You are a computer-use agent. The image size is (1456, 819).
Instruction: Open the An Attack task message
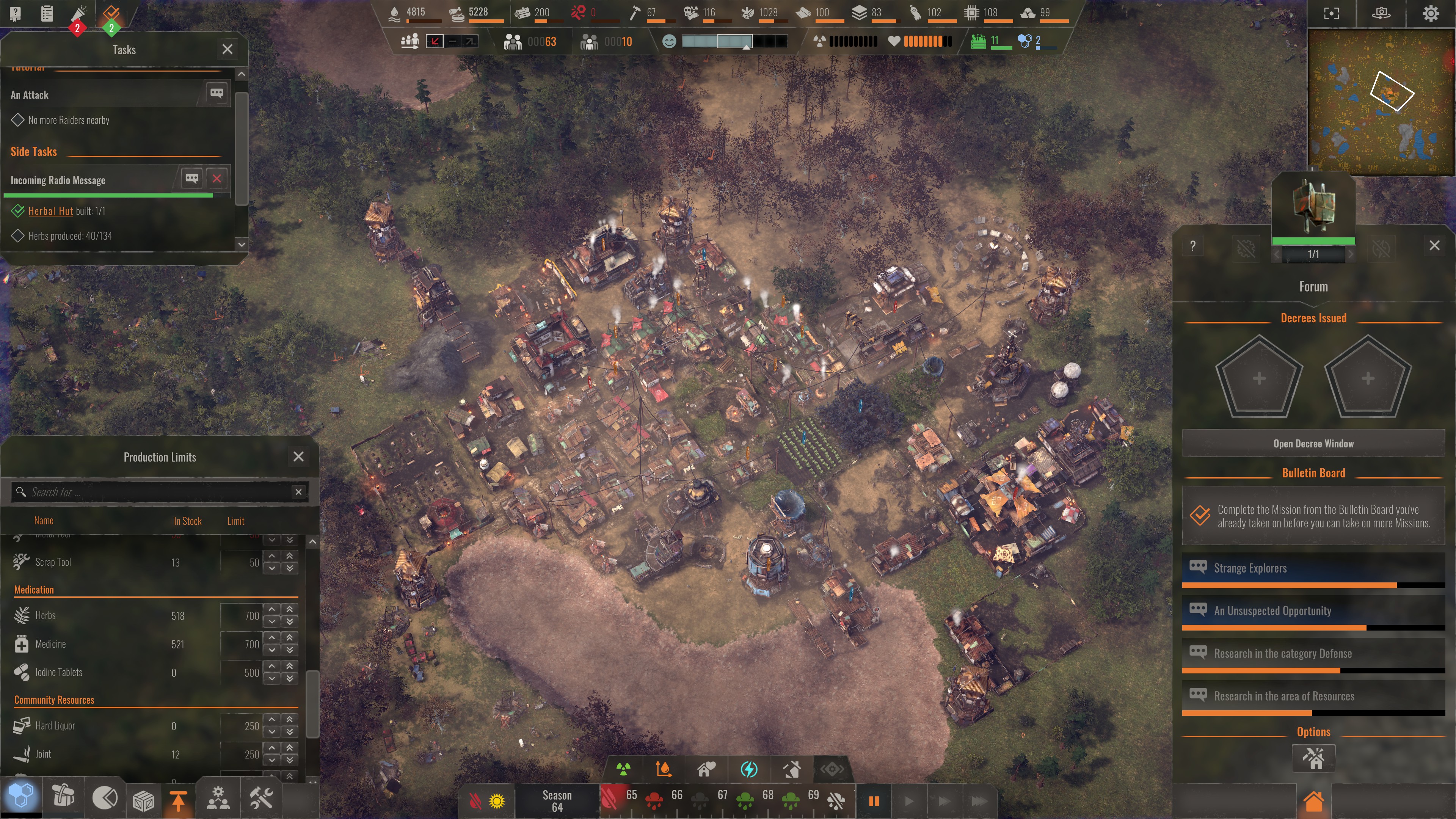coord(217,93)
